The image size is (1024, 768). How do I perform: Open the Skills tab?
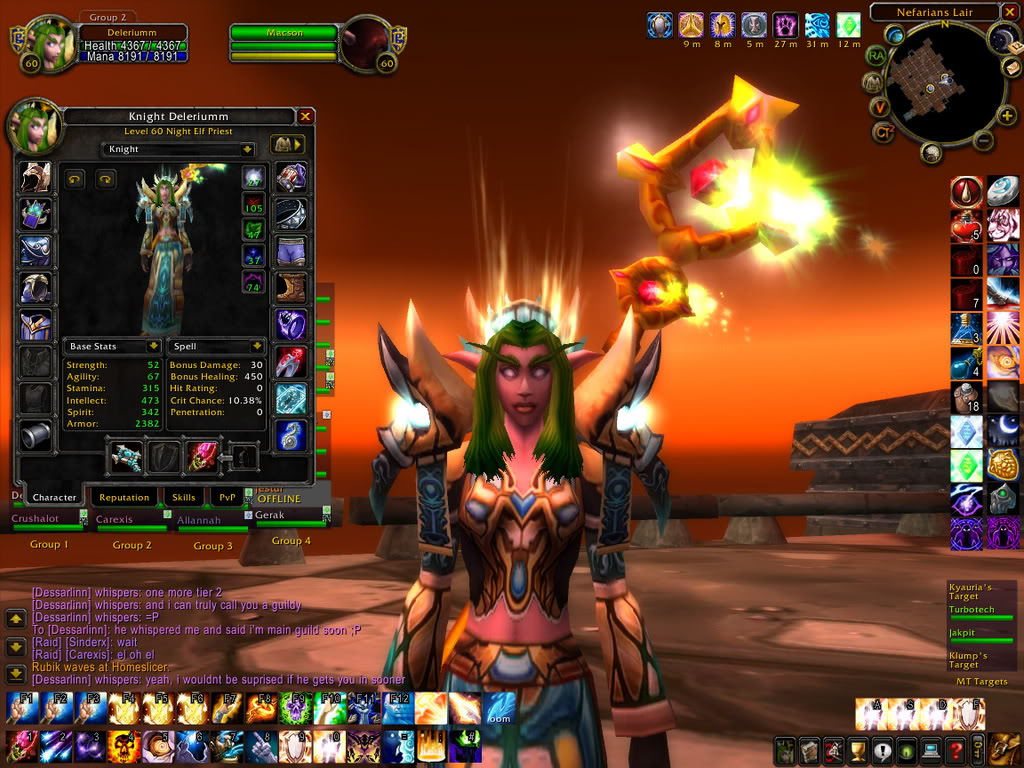184,497
